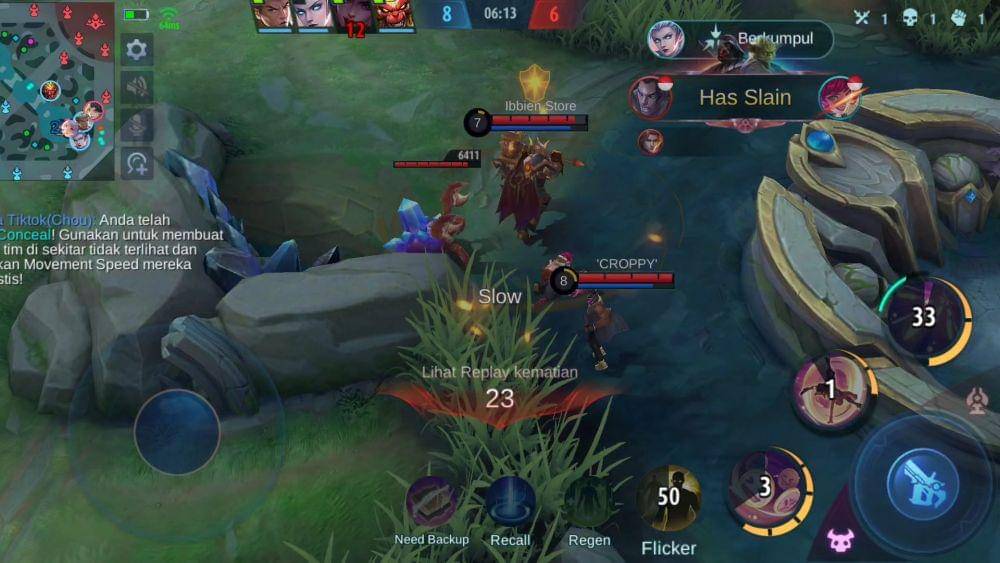
Task: Select the leftmost hero portrait at top
Action: point(273,14)
